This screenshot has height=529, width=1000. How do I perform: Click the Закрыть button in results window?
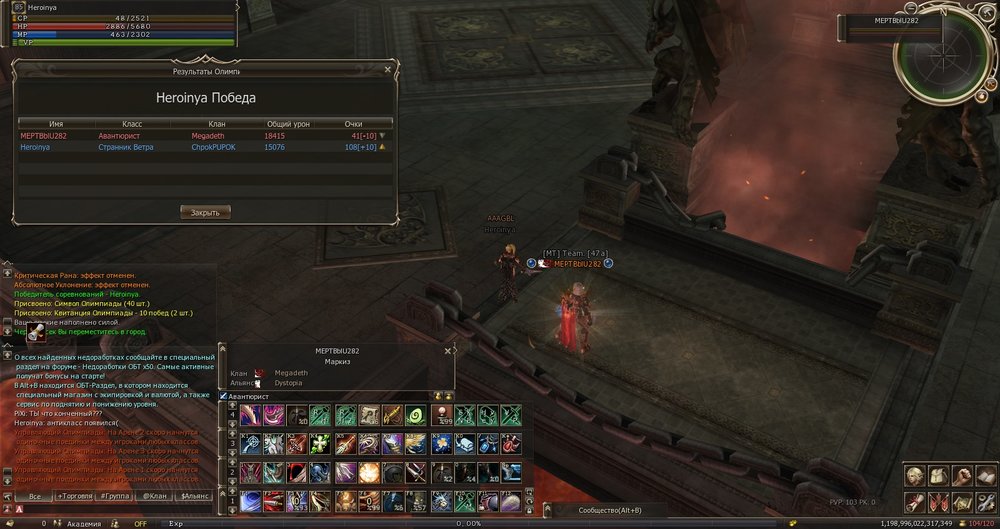pyautogui.click(x=205, y=212)
